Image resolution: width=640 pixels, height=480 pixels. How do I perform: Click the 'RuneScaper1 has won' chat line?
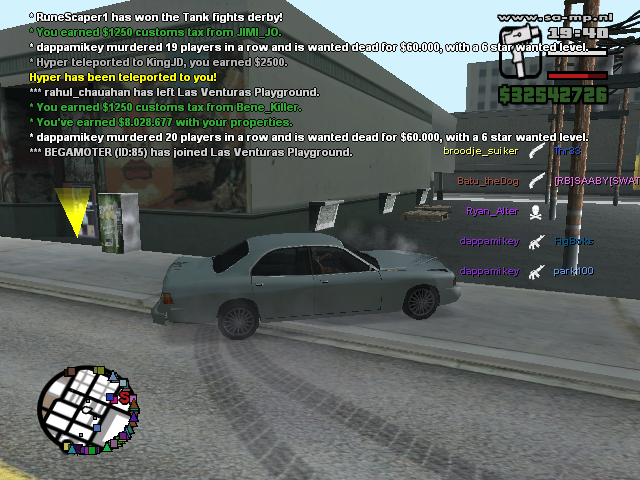click(x=155, y=17)
